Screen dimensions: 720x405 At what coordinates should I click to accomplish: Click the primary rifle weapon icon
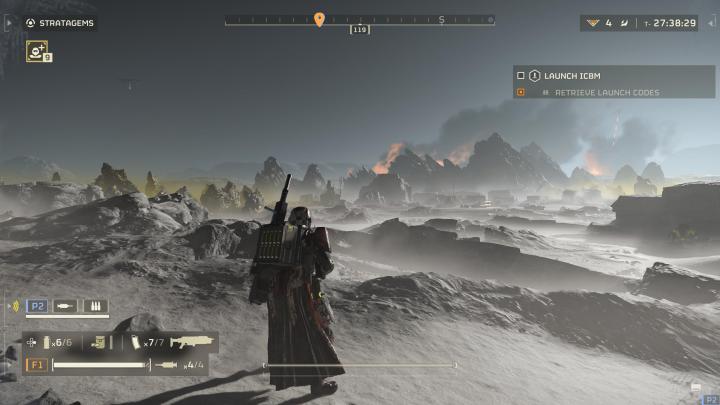pyautogui.click(x=191, y=342)
